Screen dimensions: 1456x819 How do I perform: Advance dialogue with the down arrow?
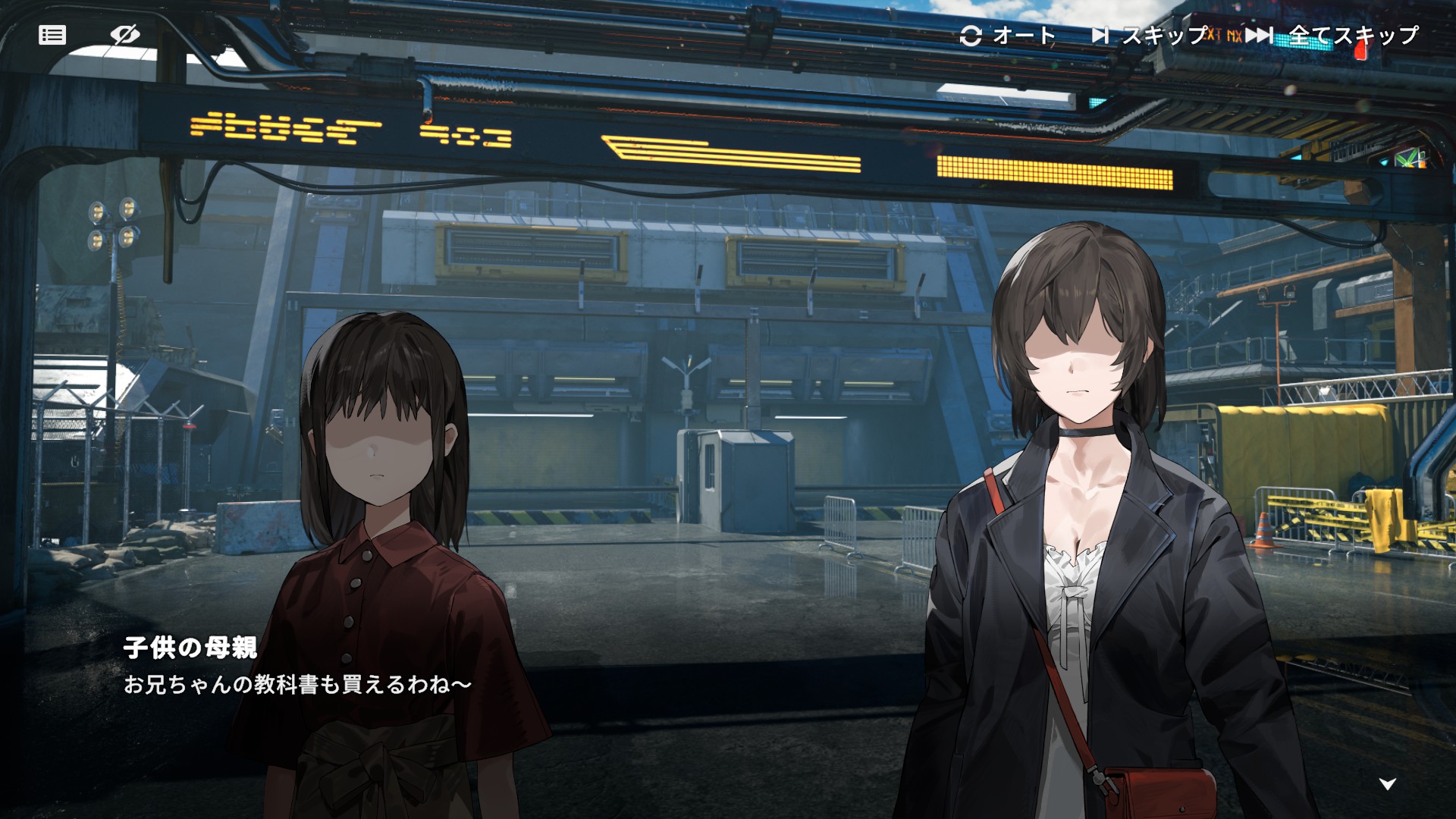1387,784
